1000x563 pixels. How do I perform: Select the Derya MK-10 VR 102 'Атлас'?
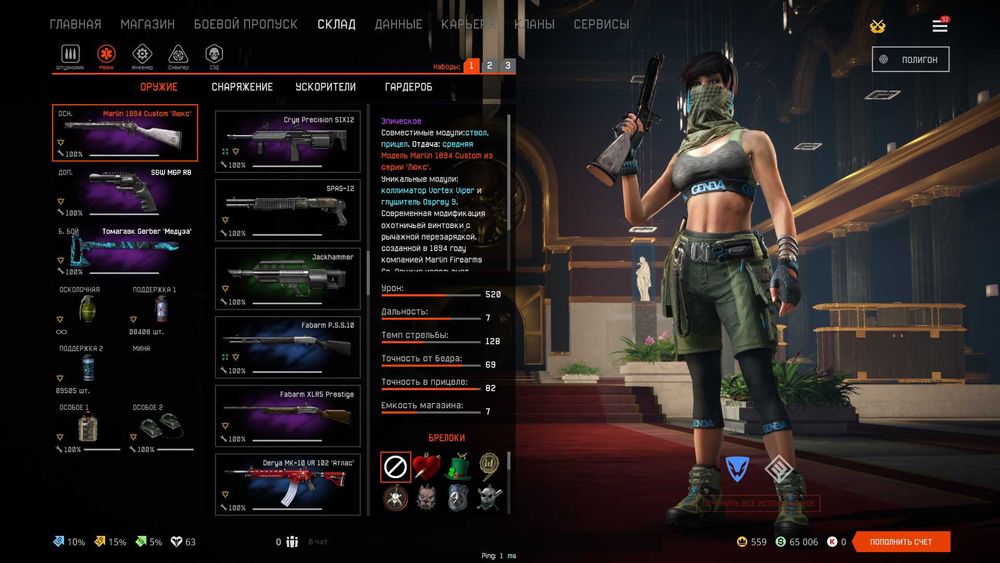287,485
